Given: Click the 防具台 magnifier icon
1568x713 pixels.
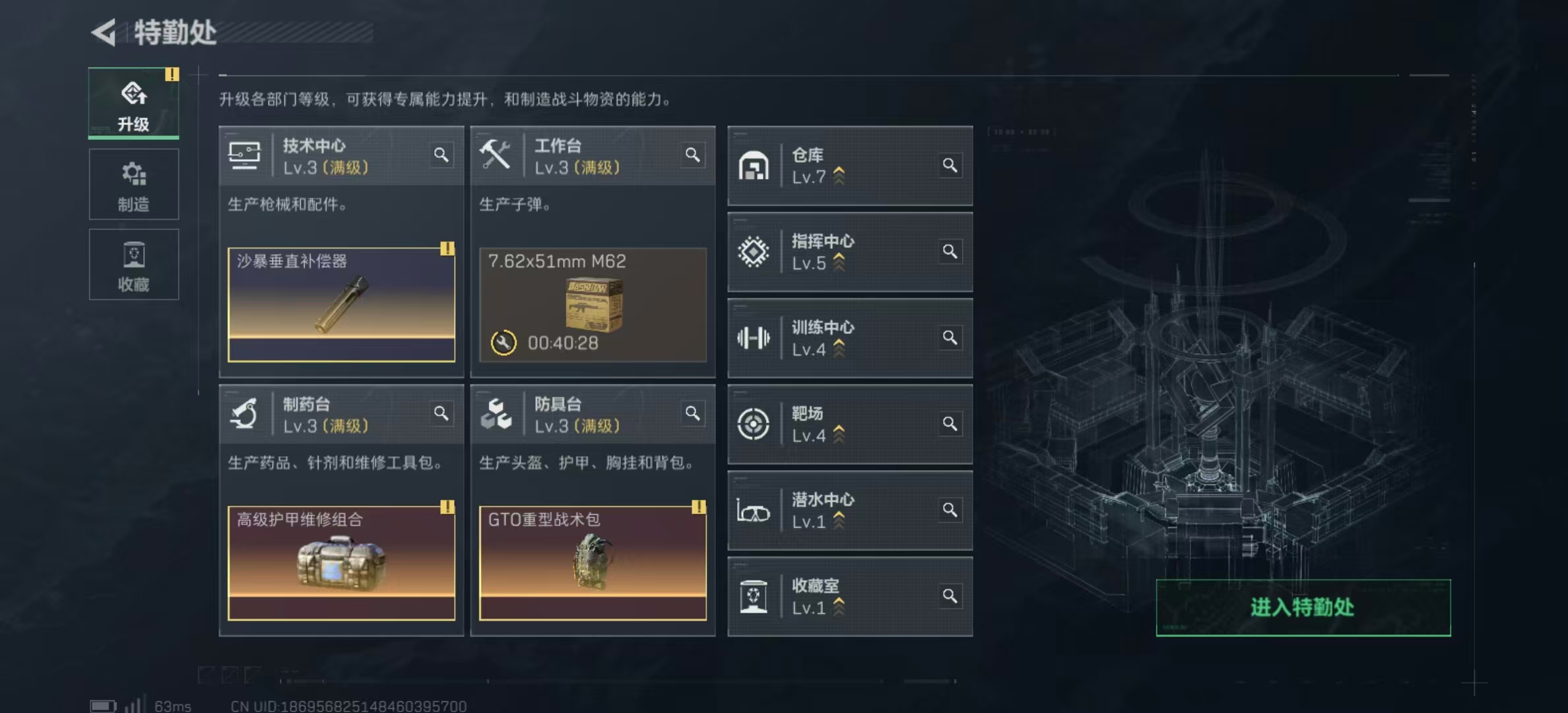Looking at the screenshot, I should (x=693, y=413).
